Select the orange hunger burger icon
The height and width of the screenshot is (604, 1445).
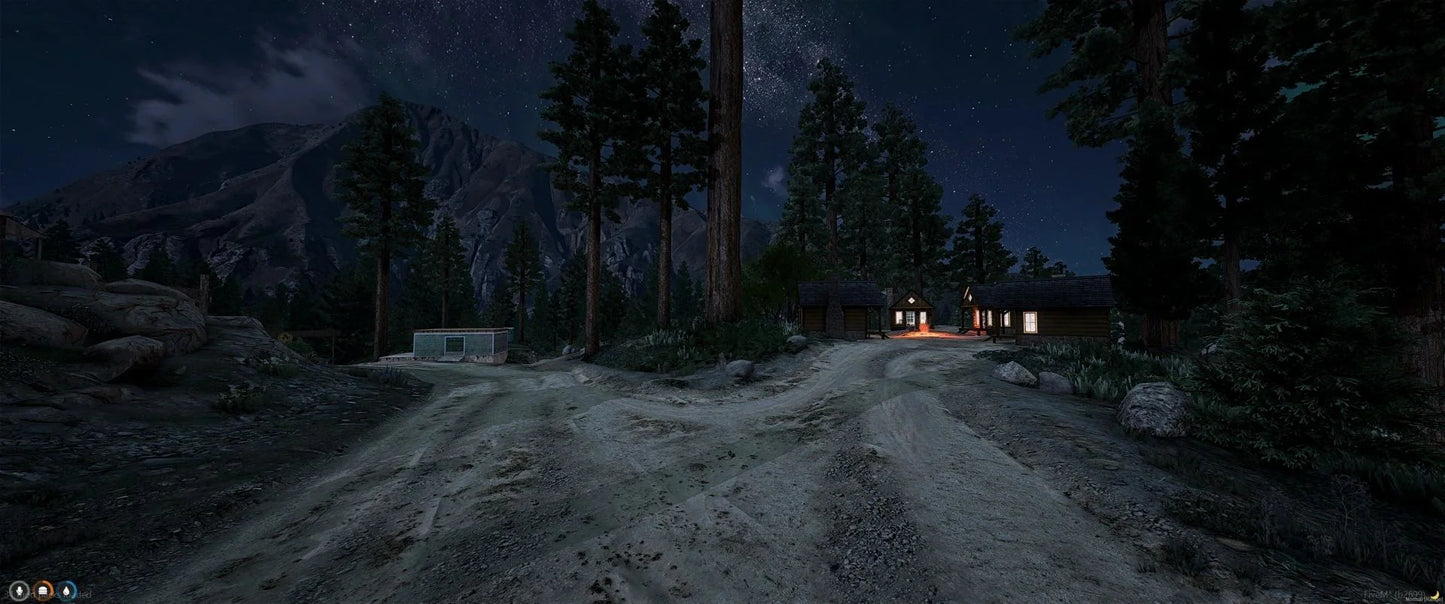(x=43, y=591)
